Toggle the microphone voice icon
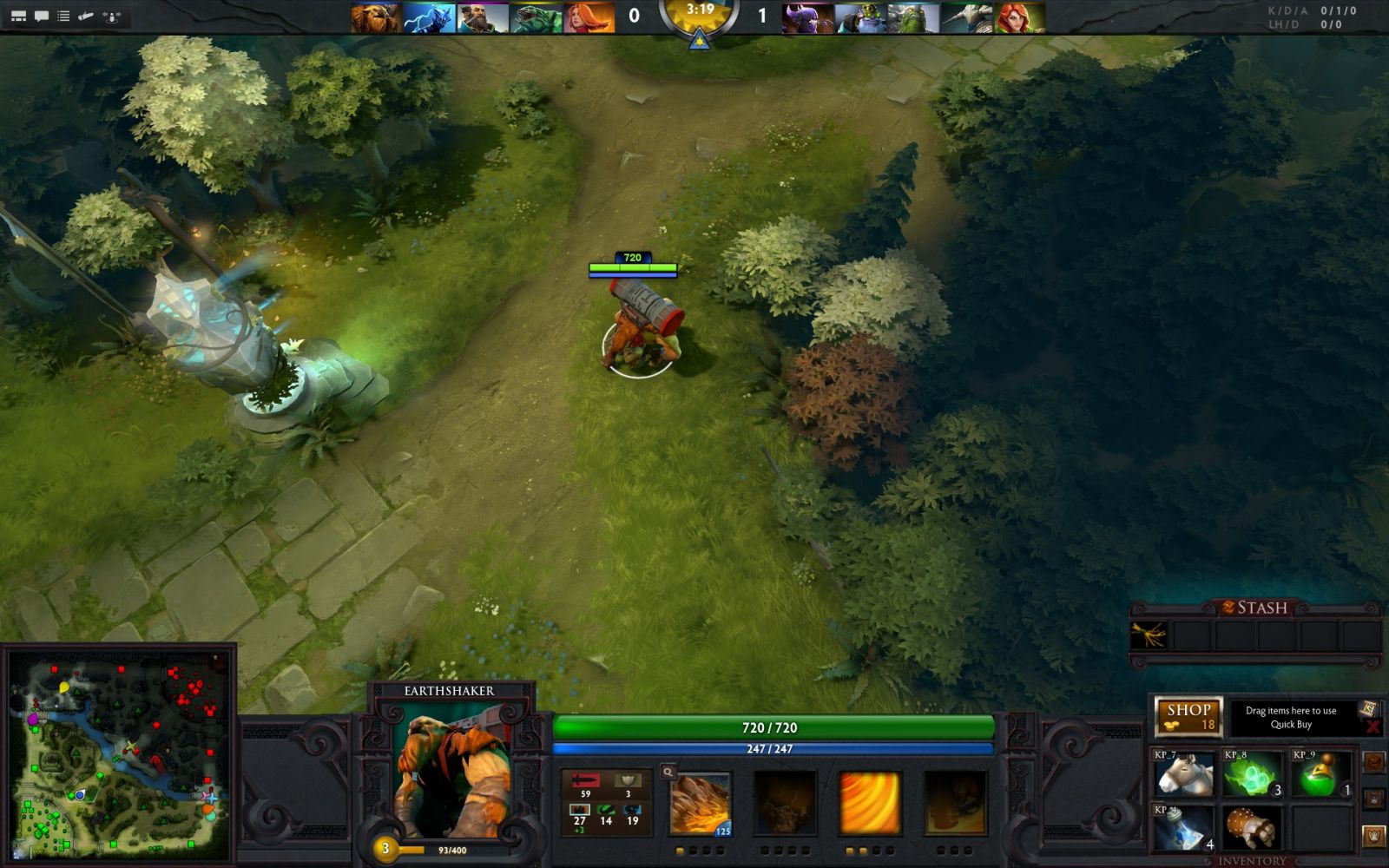This screenshot has height=868, width=1389. click(86, 16)
